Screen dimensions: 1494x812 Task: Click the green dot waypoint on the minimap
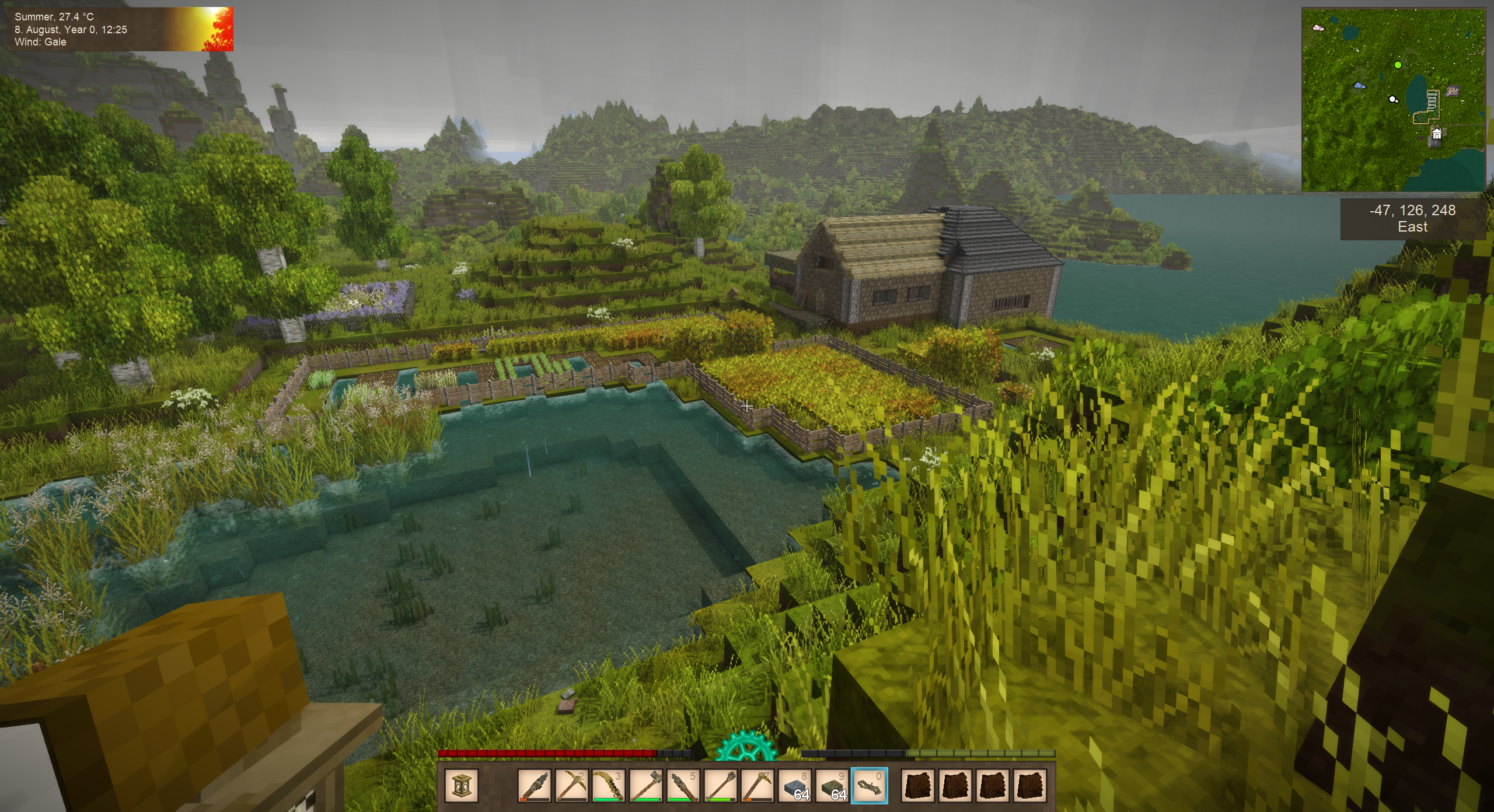coord(1398,65)
